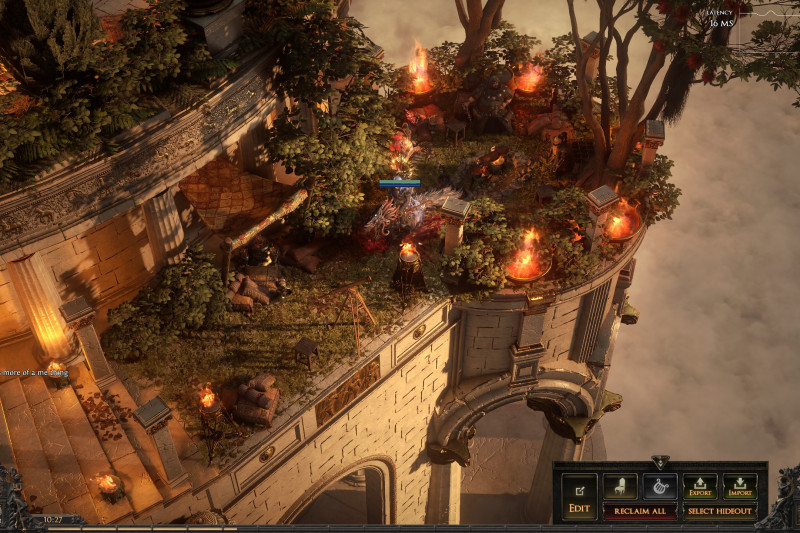The image size is (800, 533).
Task: Collapse the hideout panel with the arrow tab
Action: click(x=659, y=463)
